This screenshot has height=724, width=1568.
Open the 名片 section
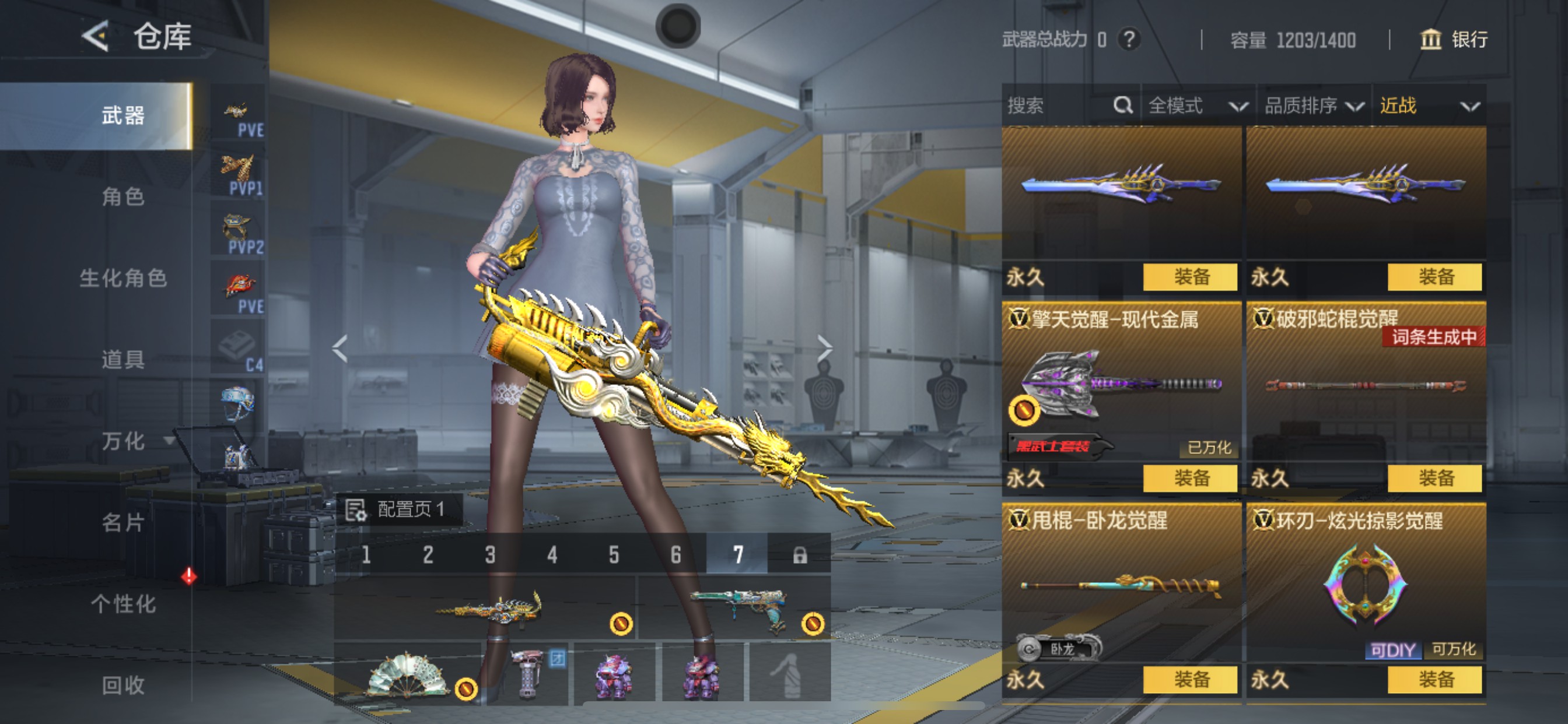[123, 522]
